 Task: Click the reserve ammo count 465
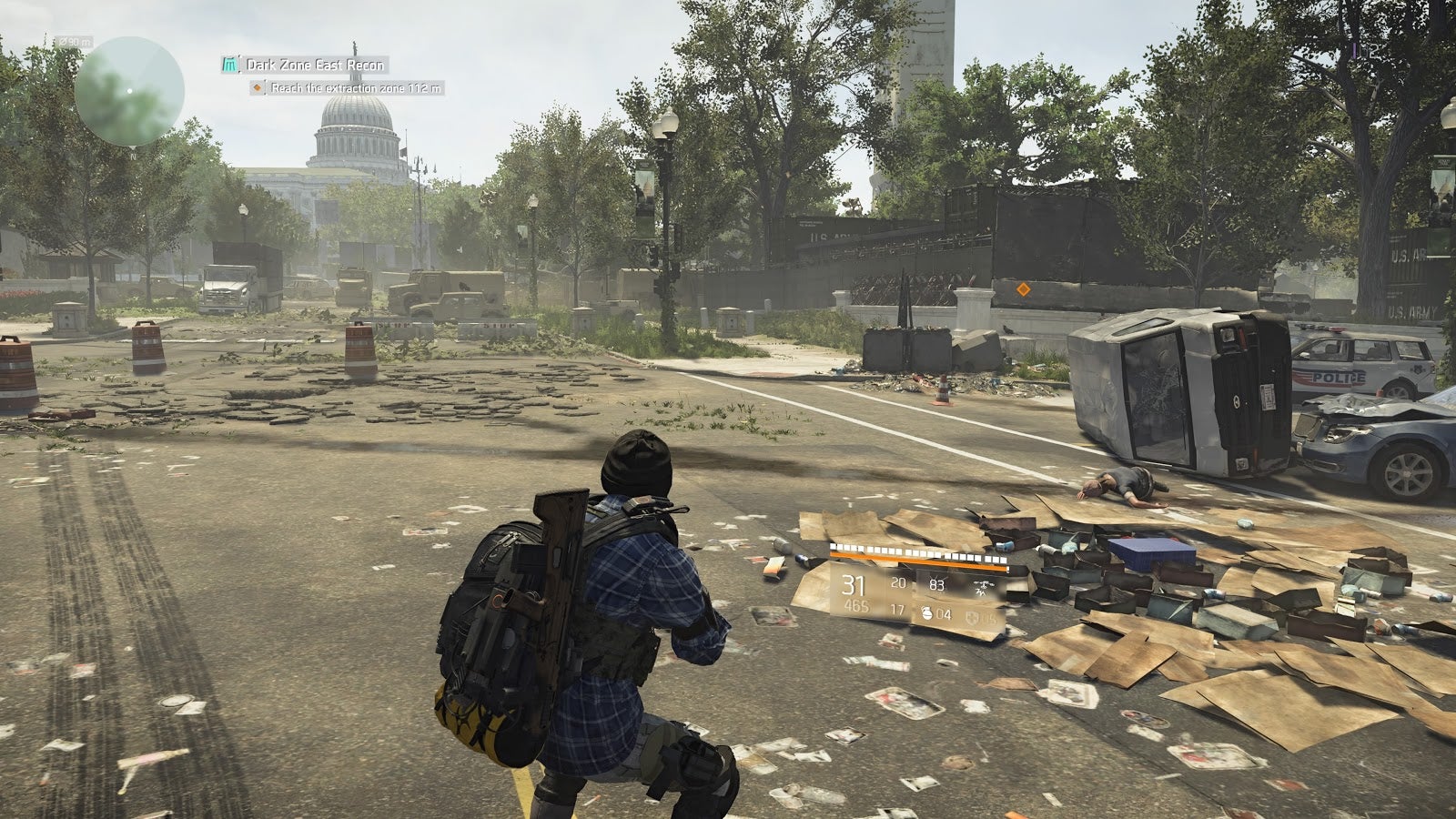coord(855,605)
